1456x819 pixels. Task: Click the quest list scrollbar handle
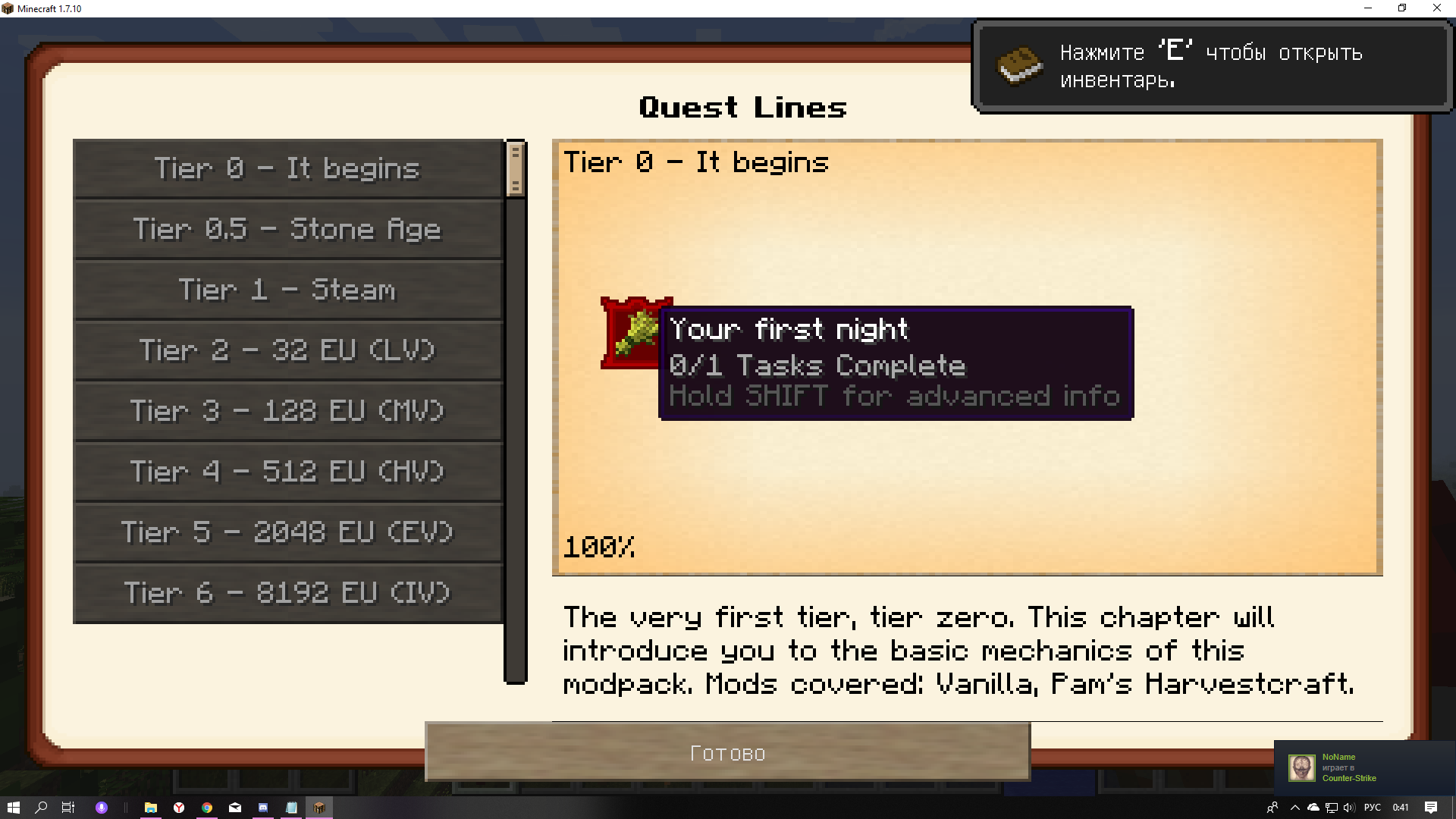coord(516,168)
